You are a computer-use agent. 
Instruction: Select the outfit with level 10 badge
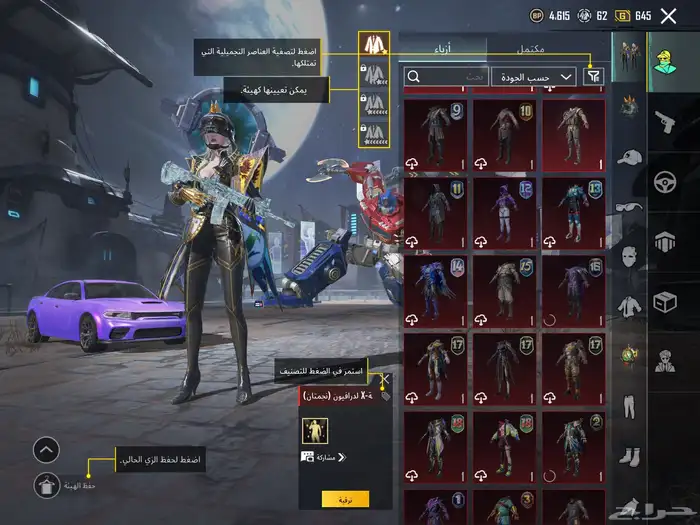(x=505, y=135)
